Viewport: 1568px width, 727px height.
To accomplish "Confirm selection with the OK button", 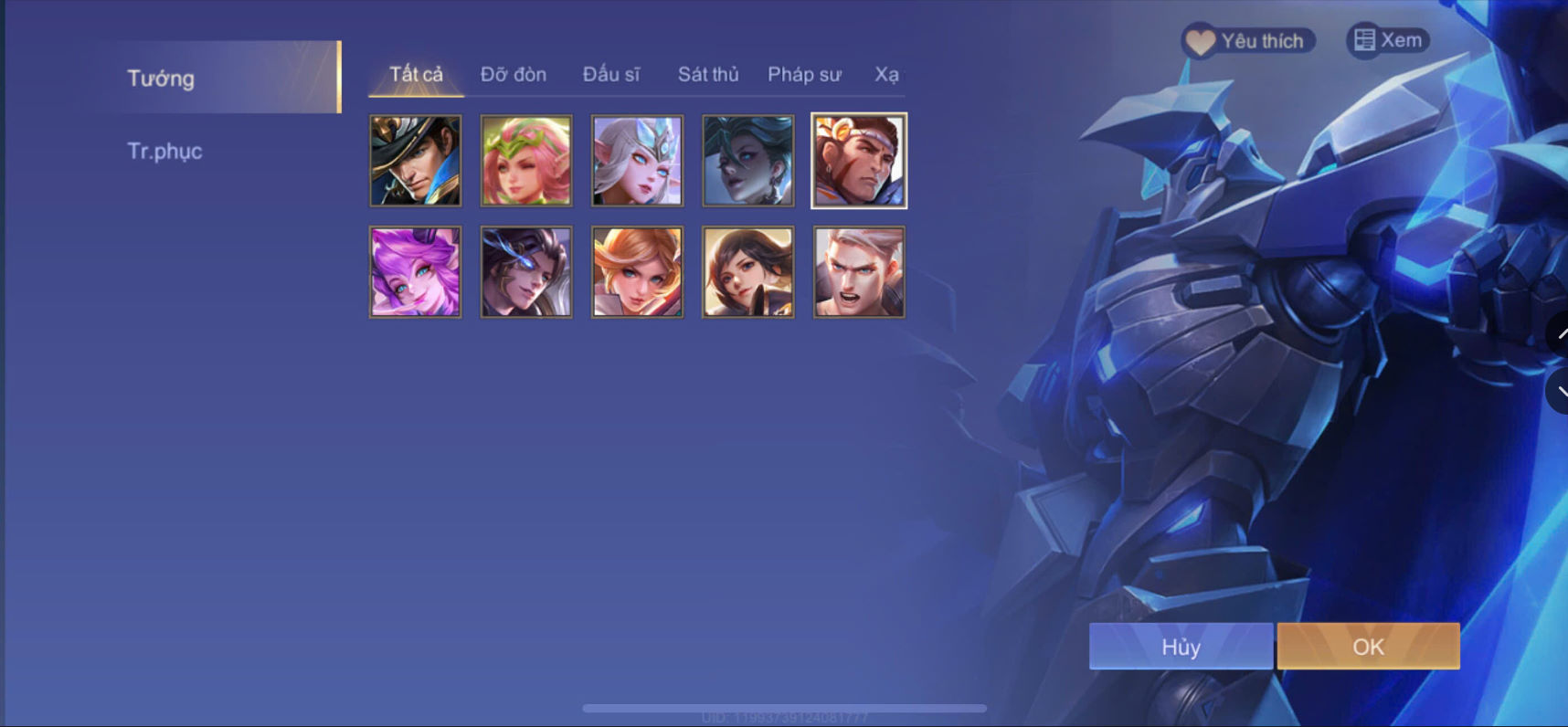I will pos(1368,647).
